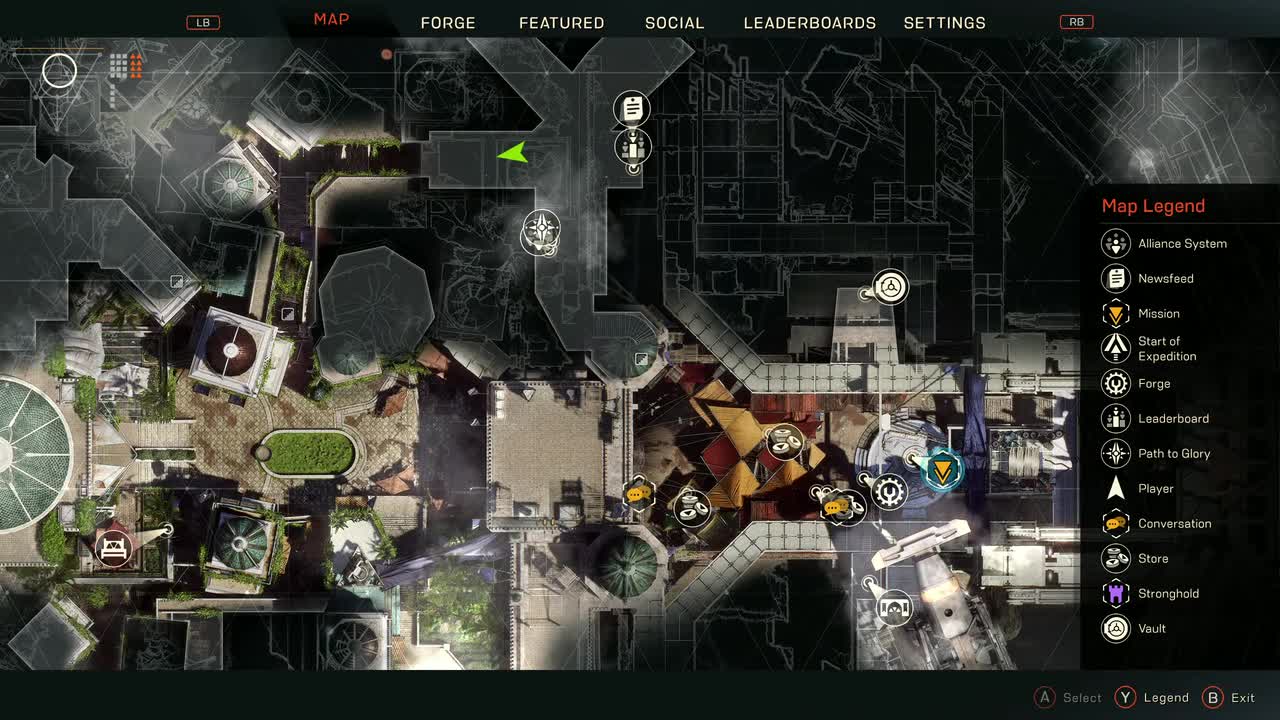Viewport: 1280px width, 720px height.
Task: Click Store entry in the map legend
Action: click(x=1152, y=559)
